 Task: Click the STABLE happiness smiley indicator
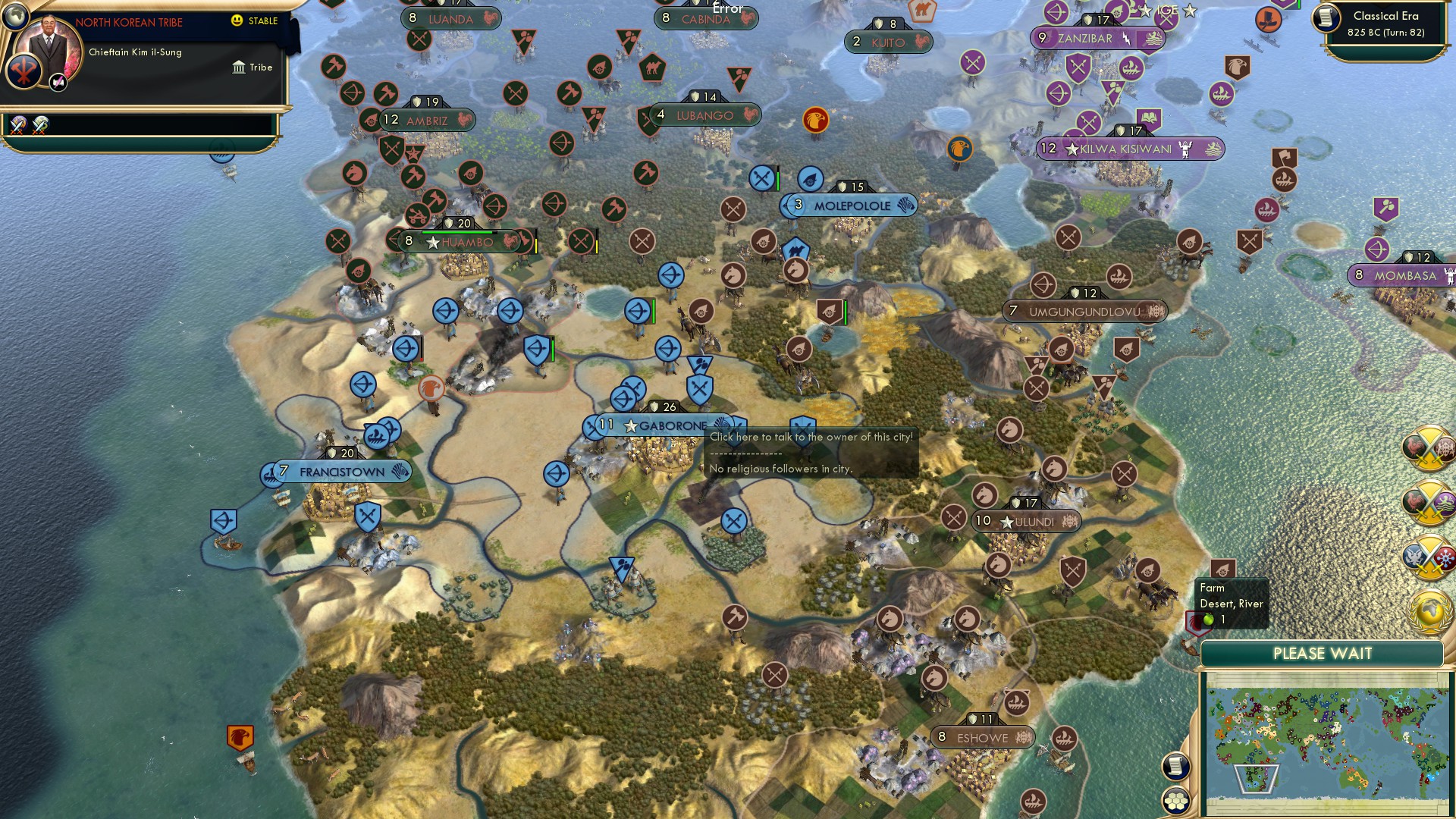236,20
